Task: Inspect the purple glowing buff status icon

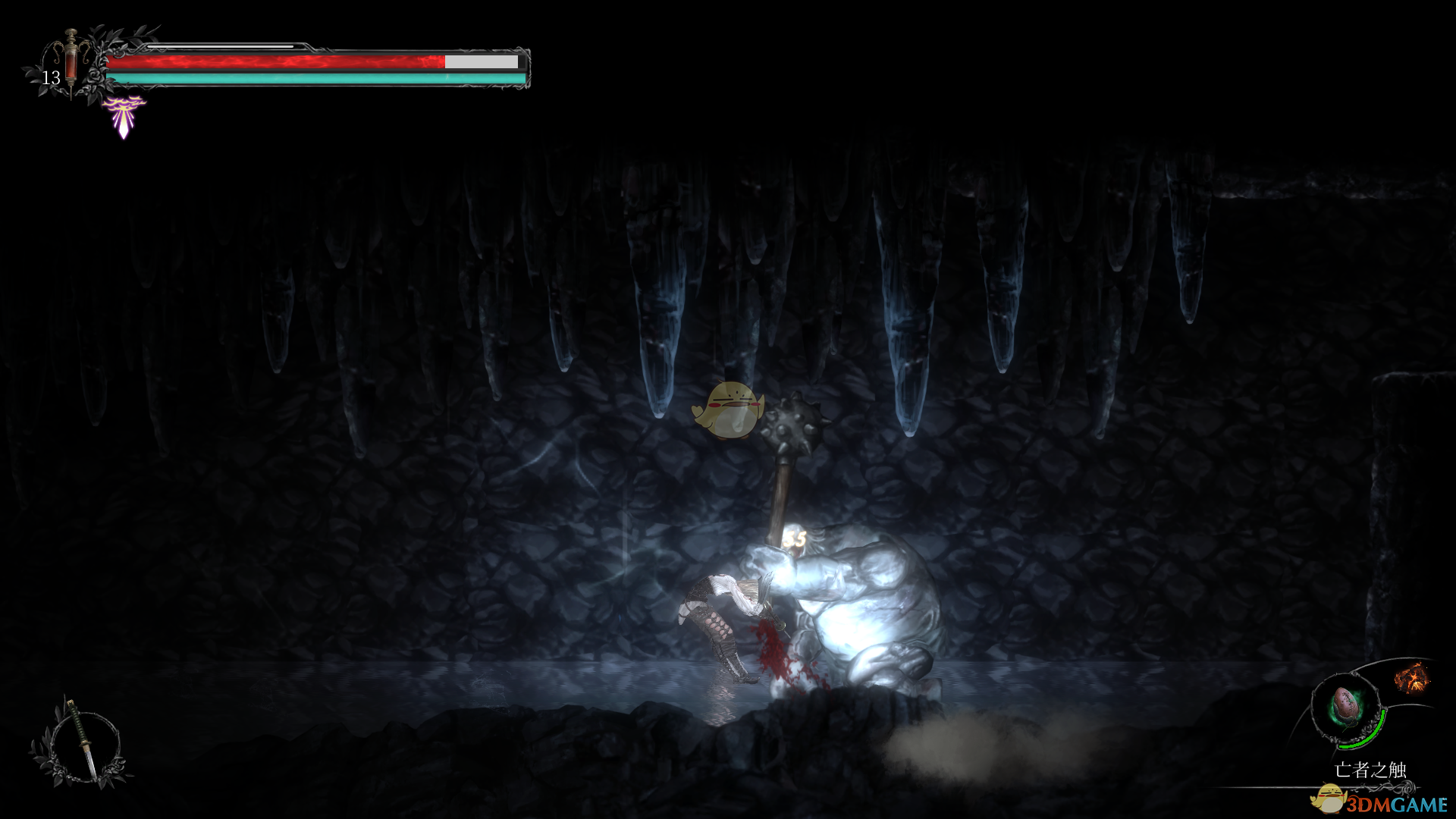Action: click(124, 116)
